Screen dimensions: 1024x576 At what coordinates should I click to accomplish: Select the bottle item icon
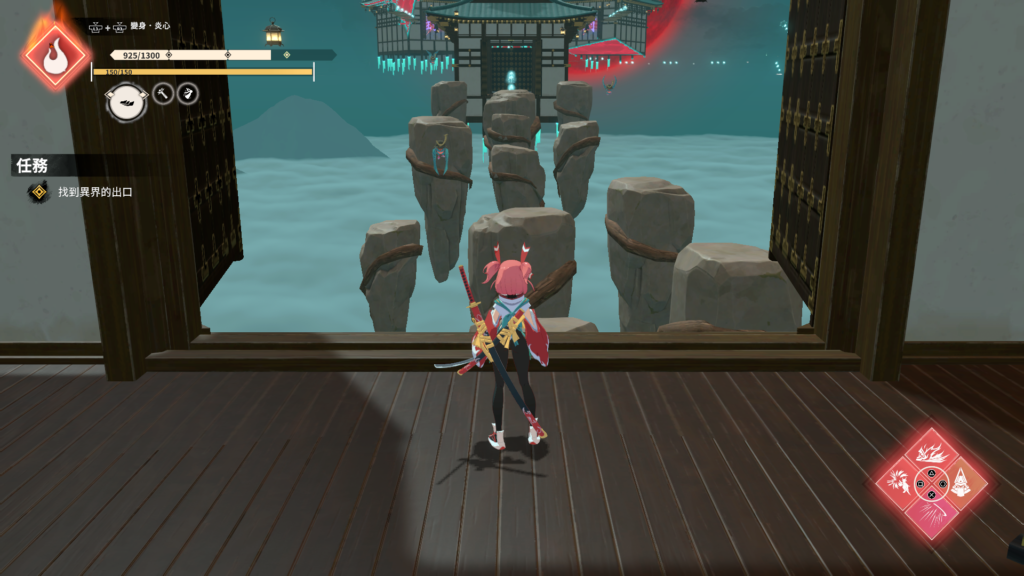(188, 94)
